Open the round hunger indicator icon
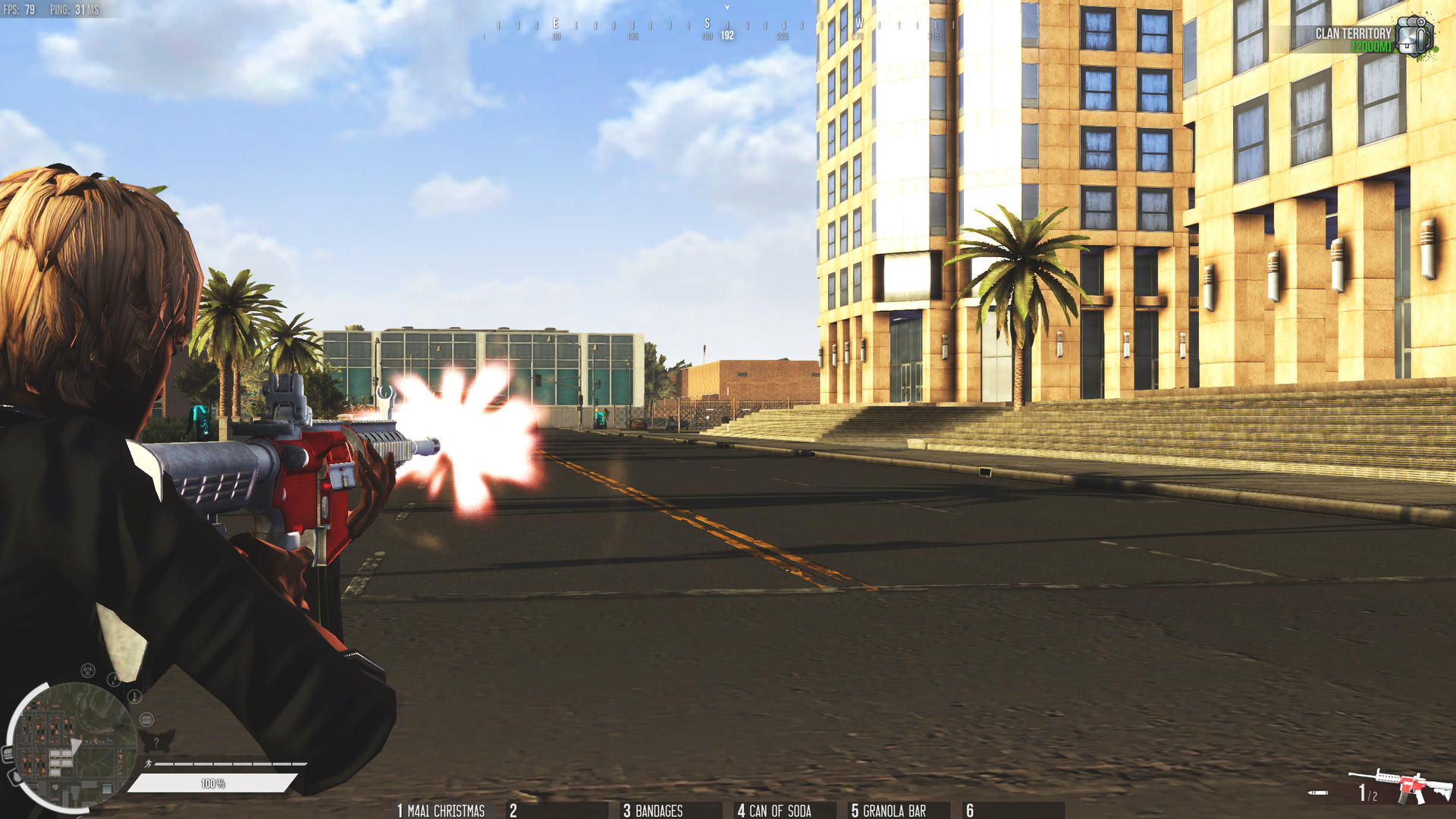Screen dimensions: 1456x819 [x=146, y=720]
